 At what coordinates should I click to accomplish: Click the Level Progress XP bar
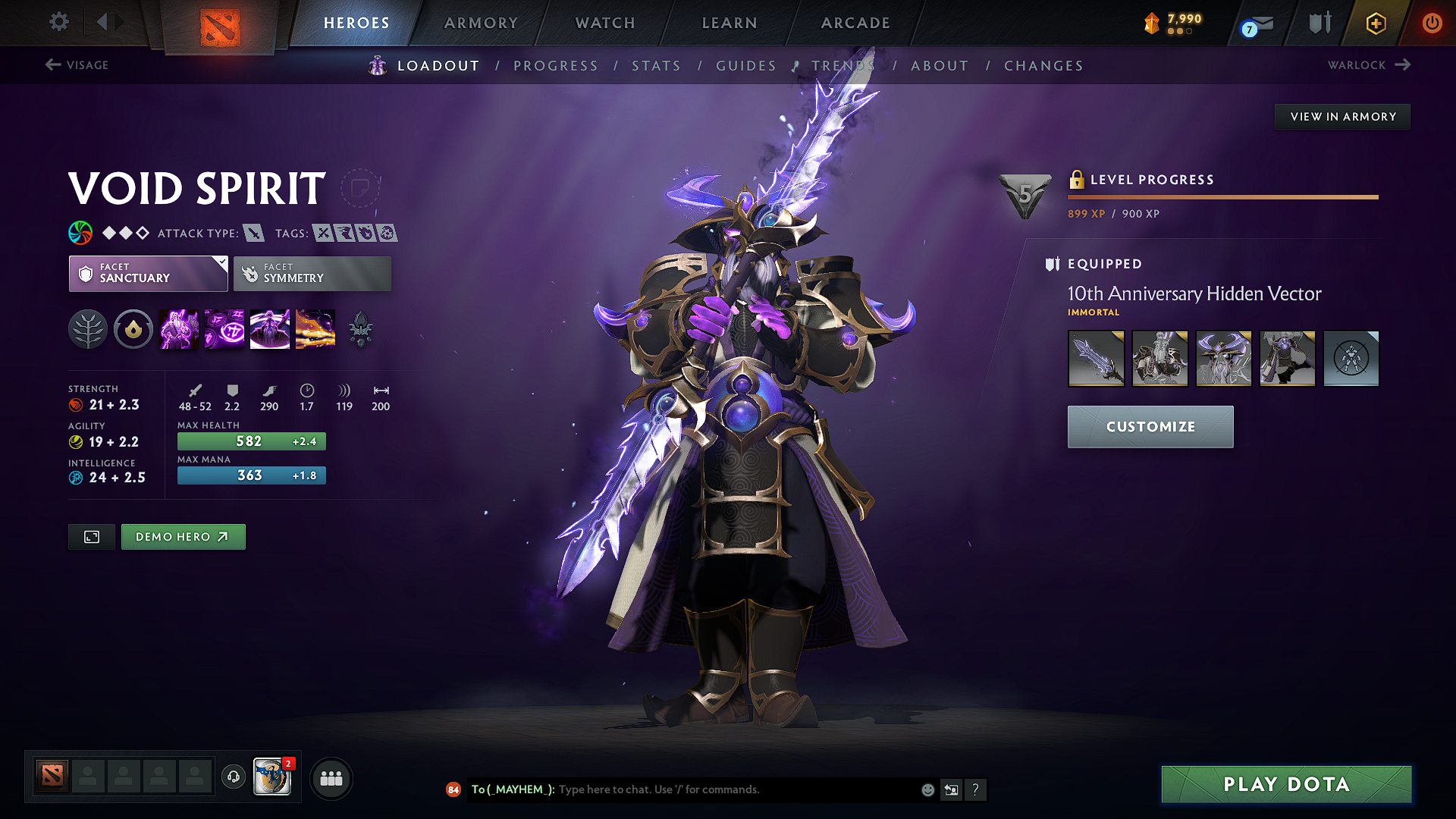1222,197
